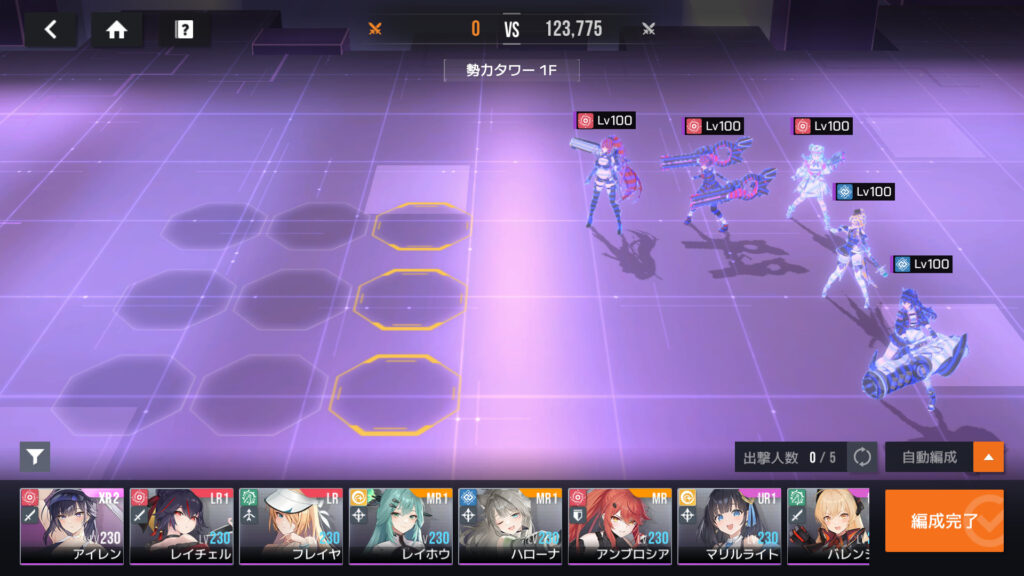Expand the orange auto formation arrow

pos(989,458)
